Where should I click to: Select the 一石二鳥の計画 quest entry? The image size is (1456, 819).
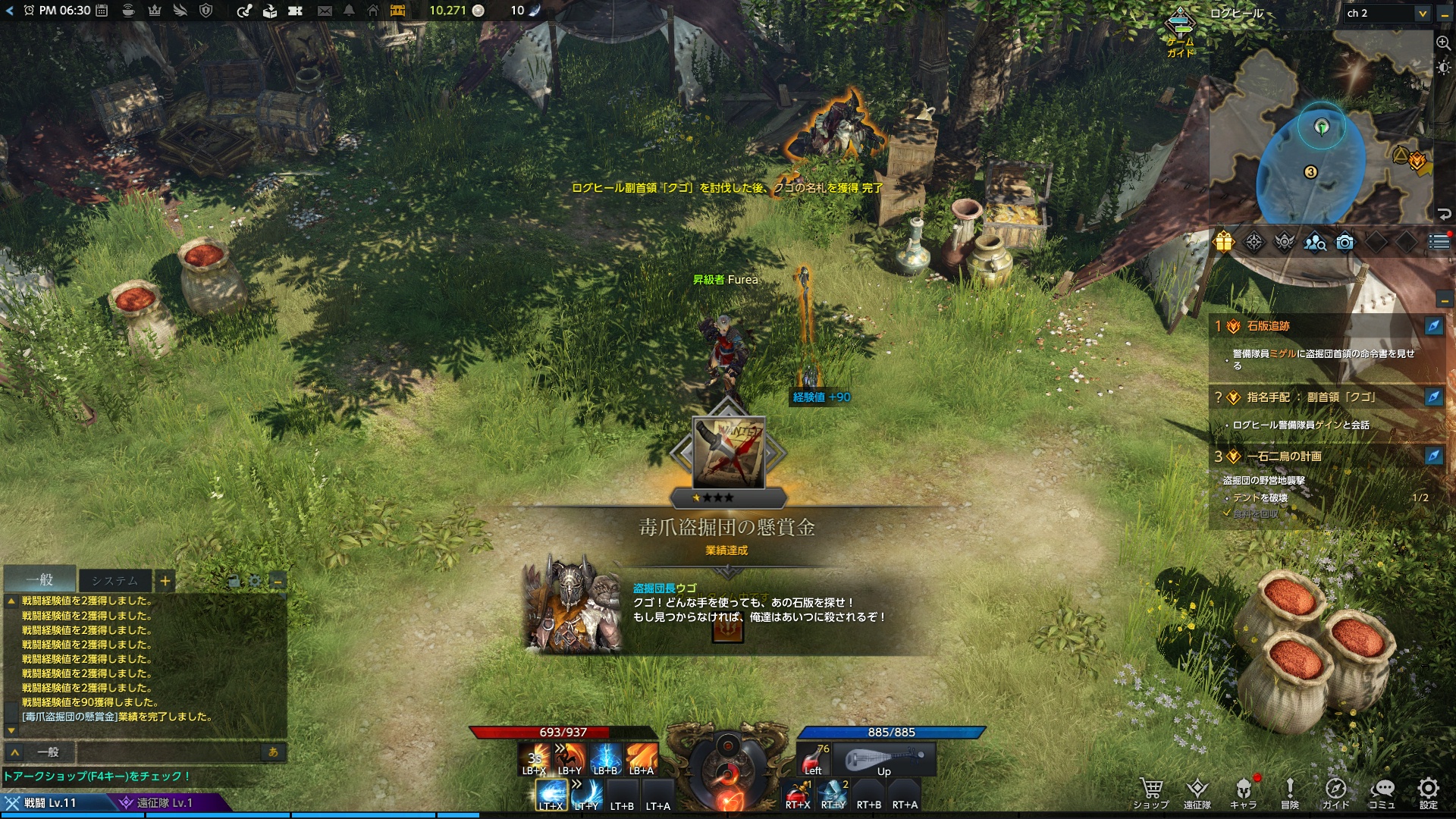[x=1284, y=457]
